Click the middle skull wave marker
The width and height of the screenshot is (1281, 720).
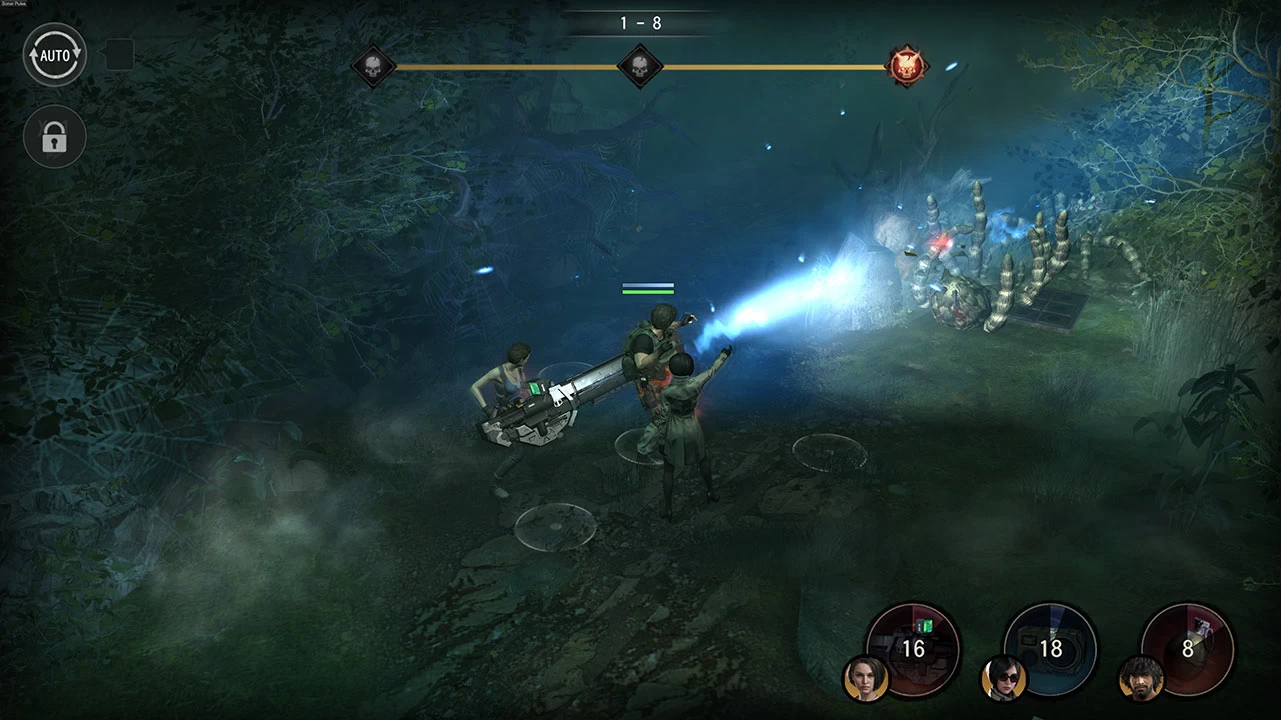pos(639,67)
